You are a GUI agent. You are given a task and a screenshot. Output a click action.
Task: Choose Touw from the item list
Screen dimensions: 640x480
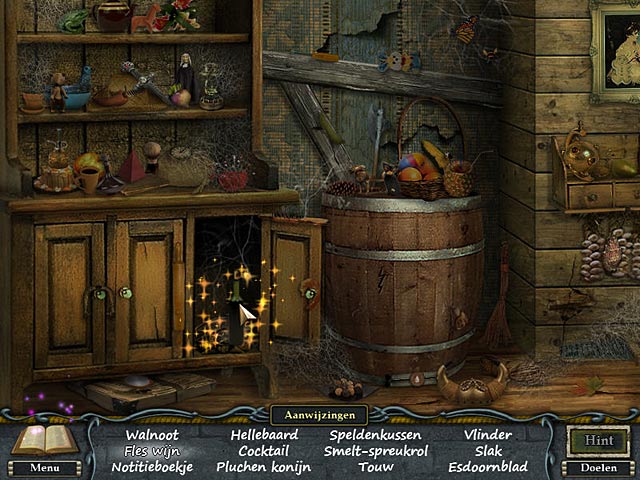[375, 467]
